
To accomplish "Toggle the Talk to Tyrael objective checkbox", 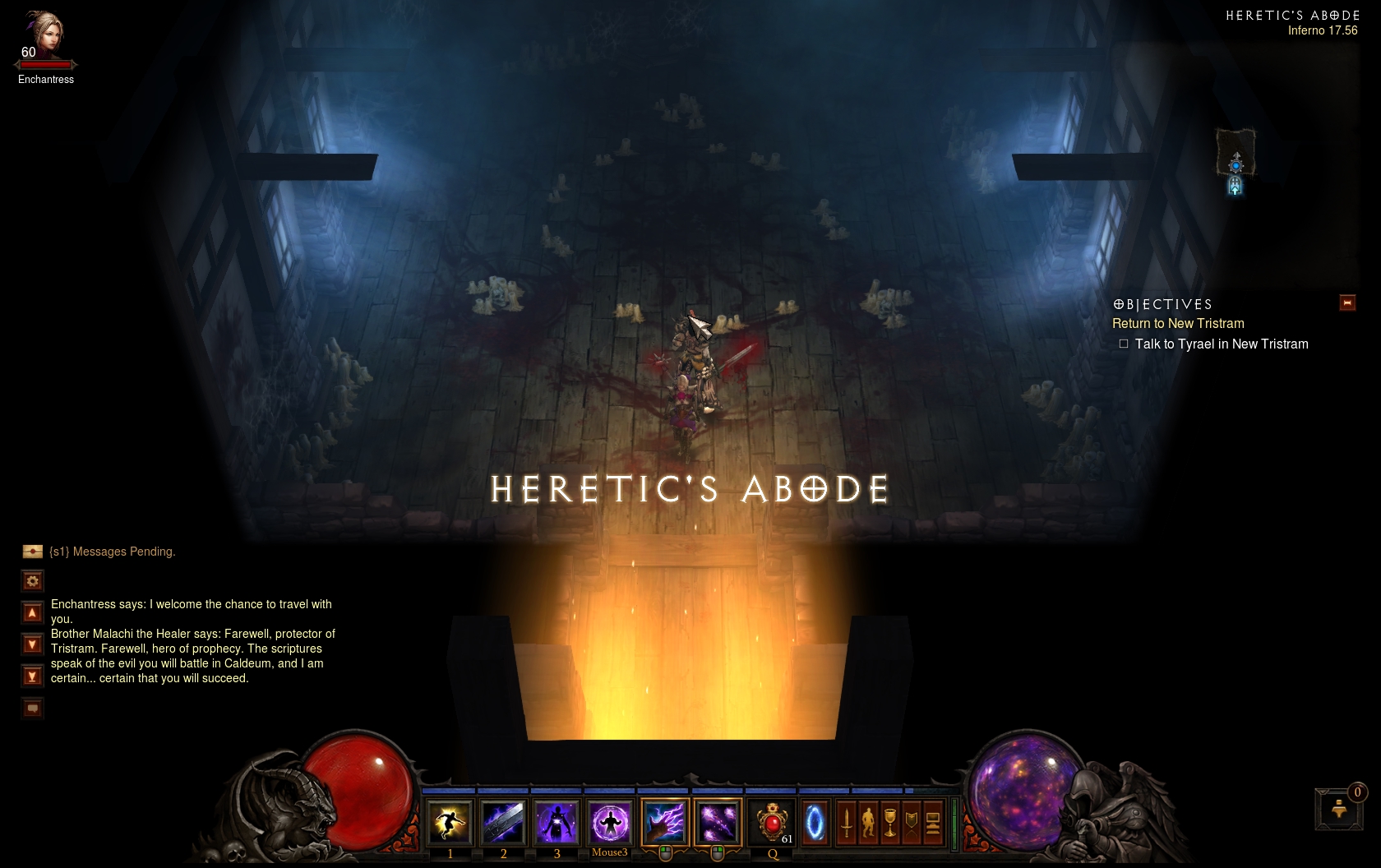I will (1124, 344).
